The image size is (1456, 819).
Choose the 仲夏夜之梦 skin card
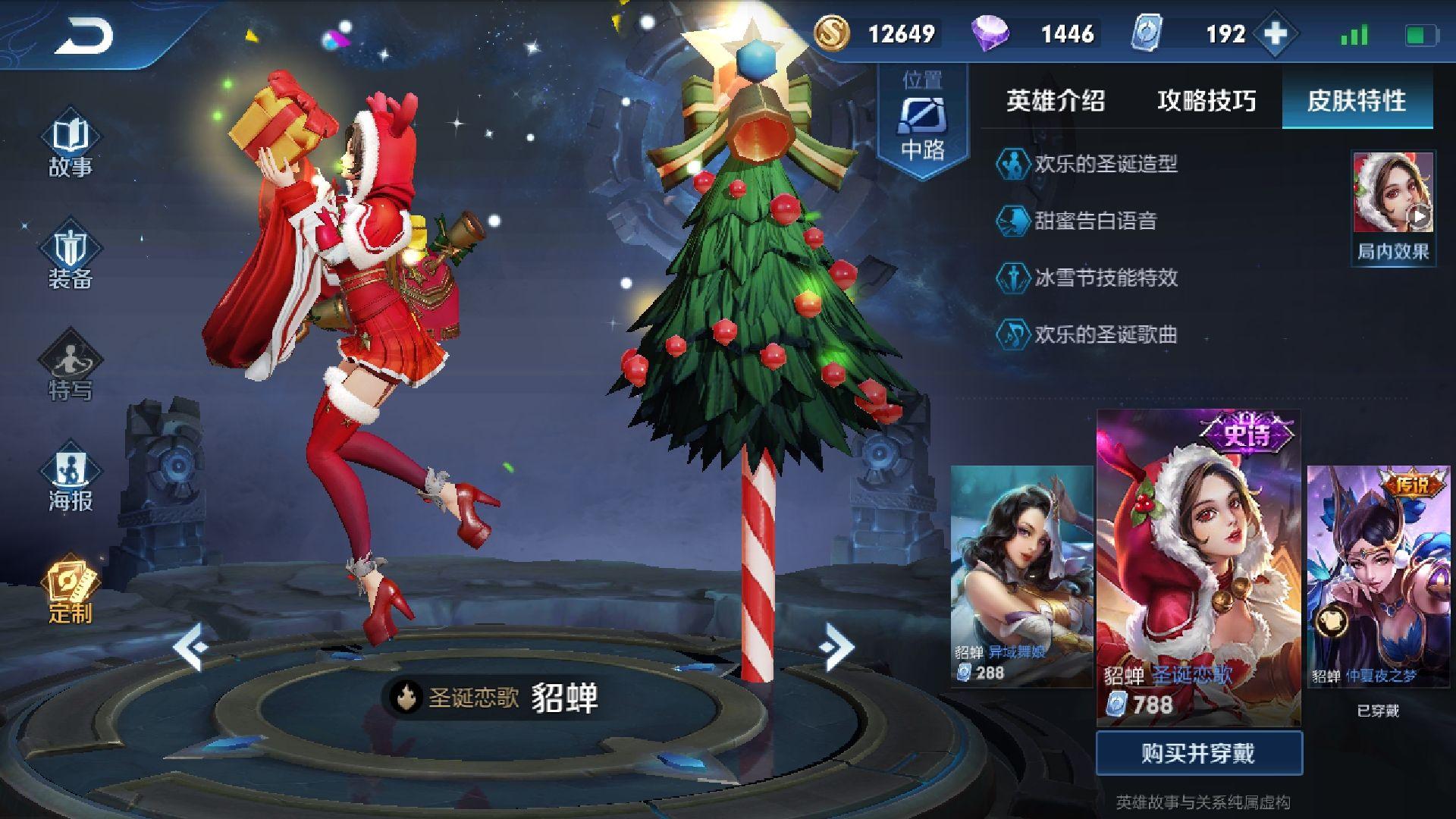pos(1378,576)
